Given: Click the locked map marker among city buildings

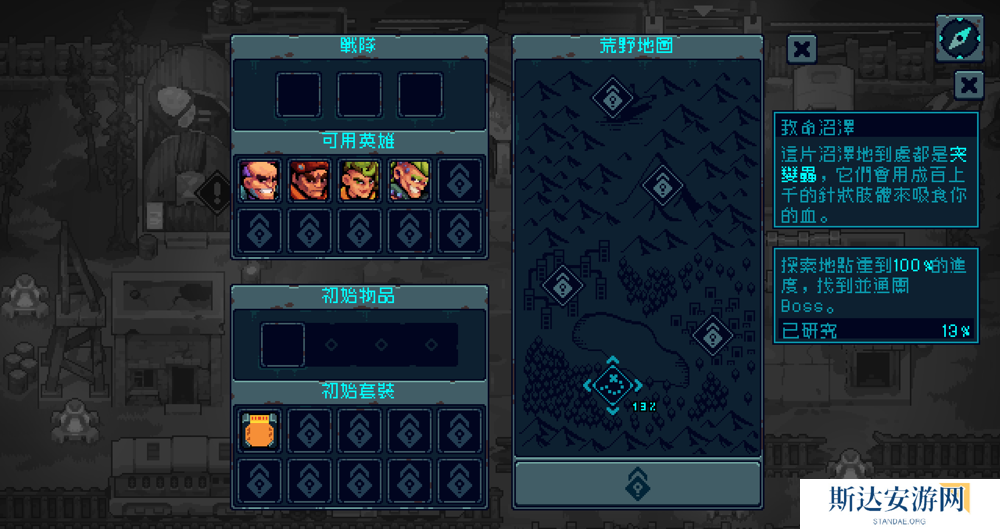Looking at the screenshot, I should tap(563, 285).
